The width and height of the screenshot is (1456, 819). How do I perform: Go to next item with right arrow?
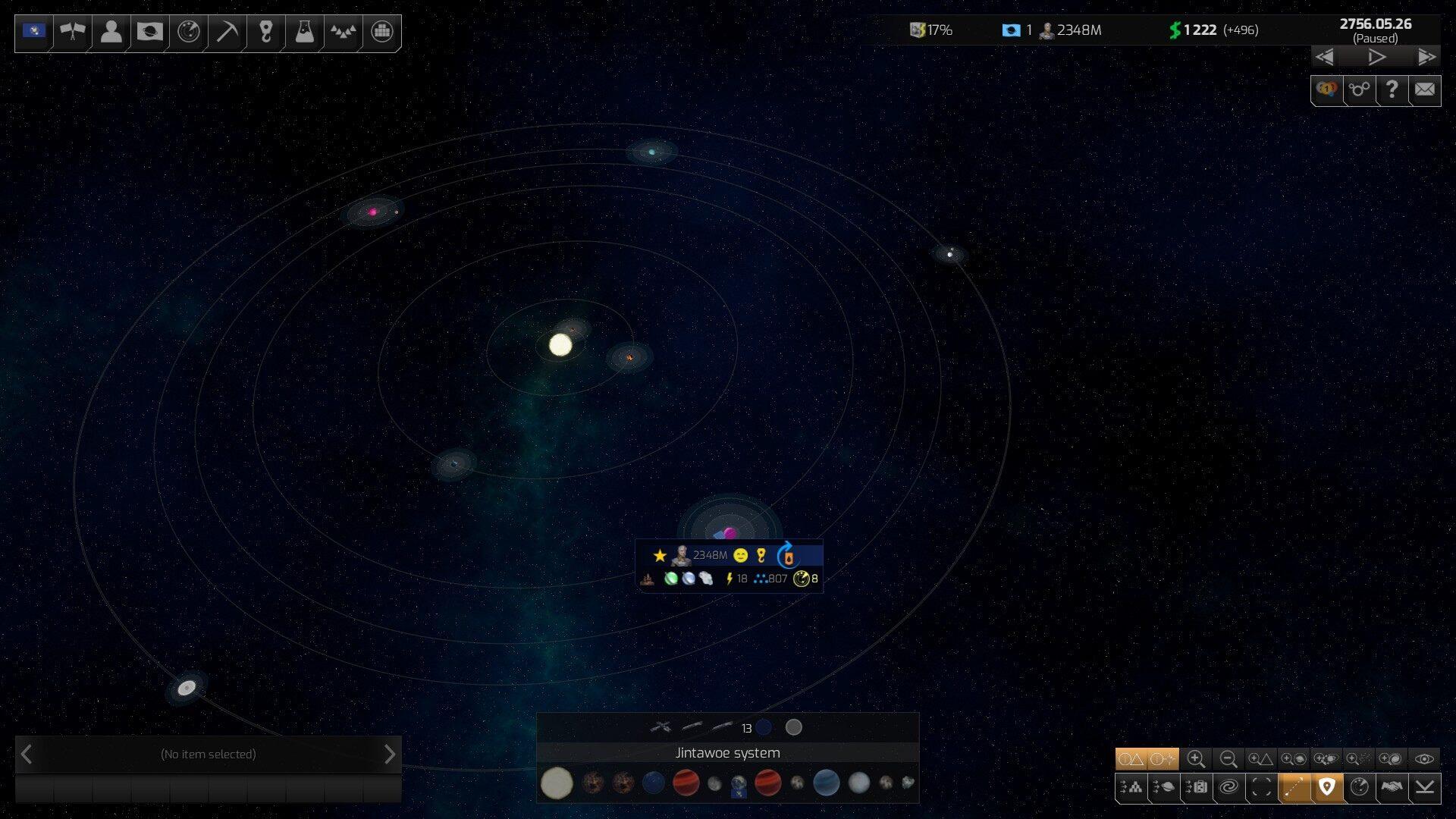(389, 755)
